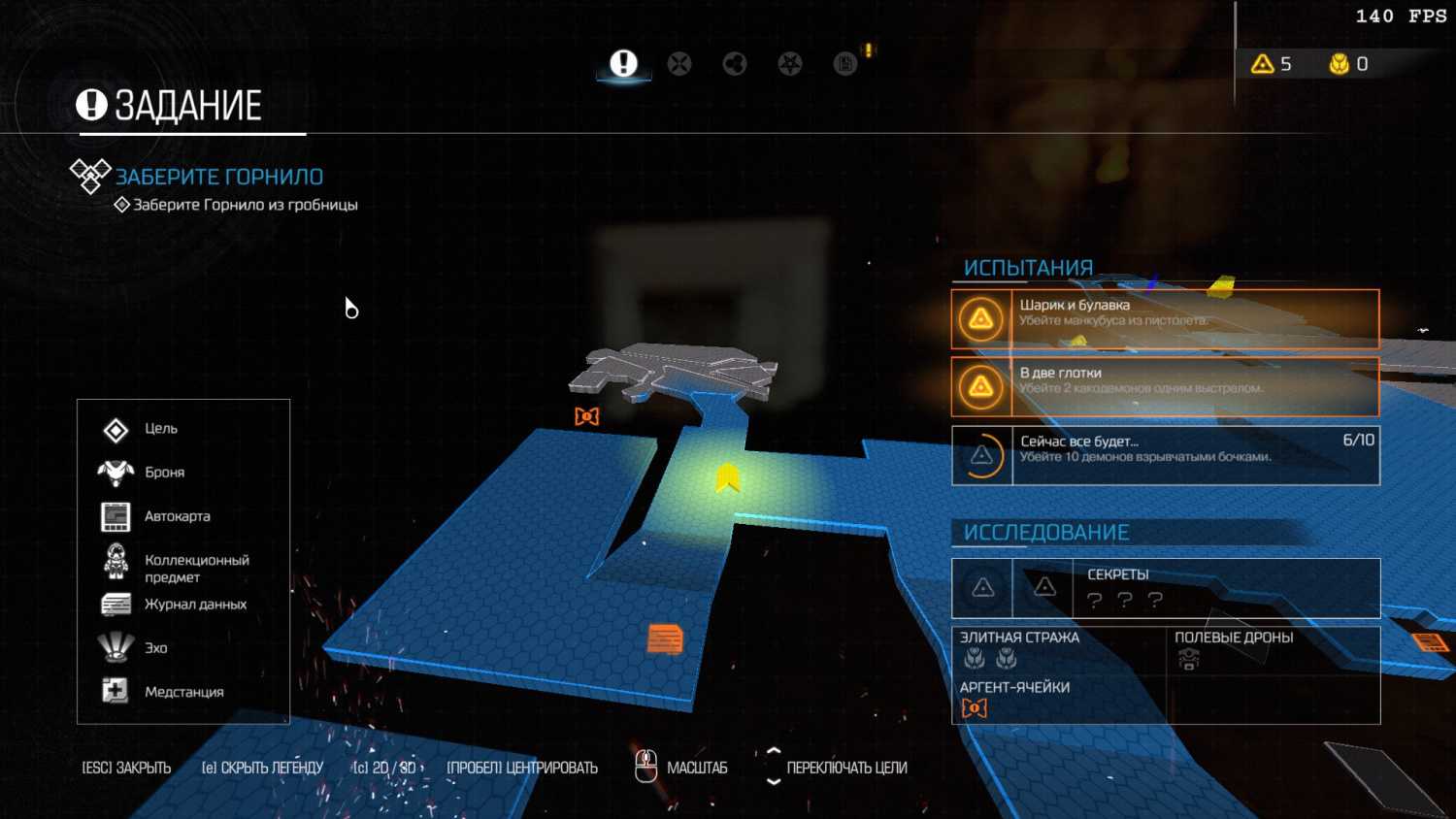
Task: Click the orange data log map marker
Action: [x=665, y=639]
